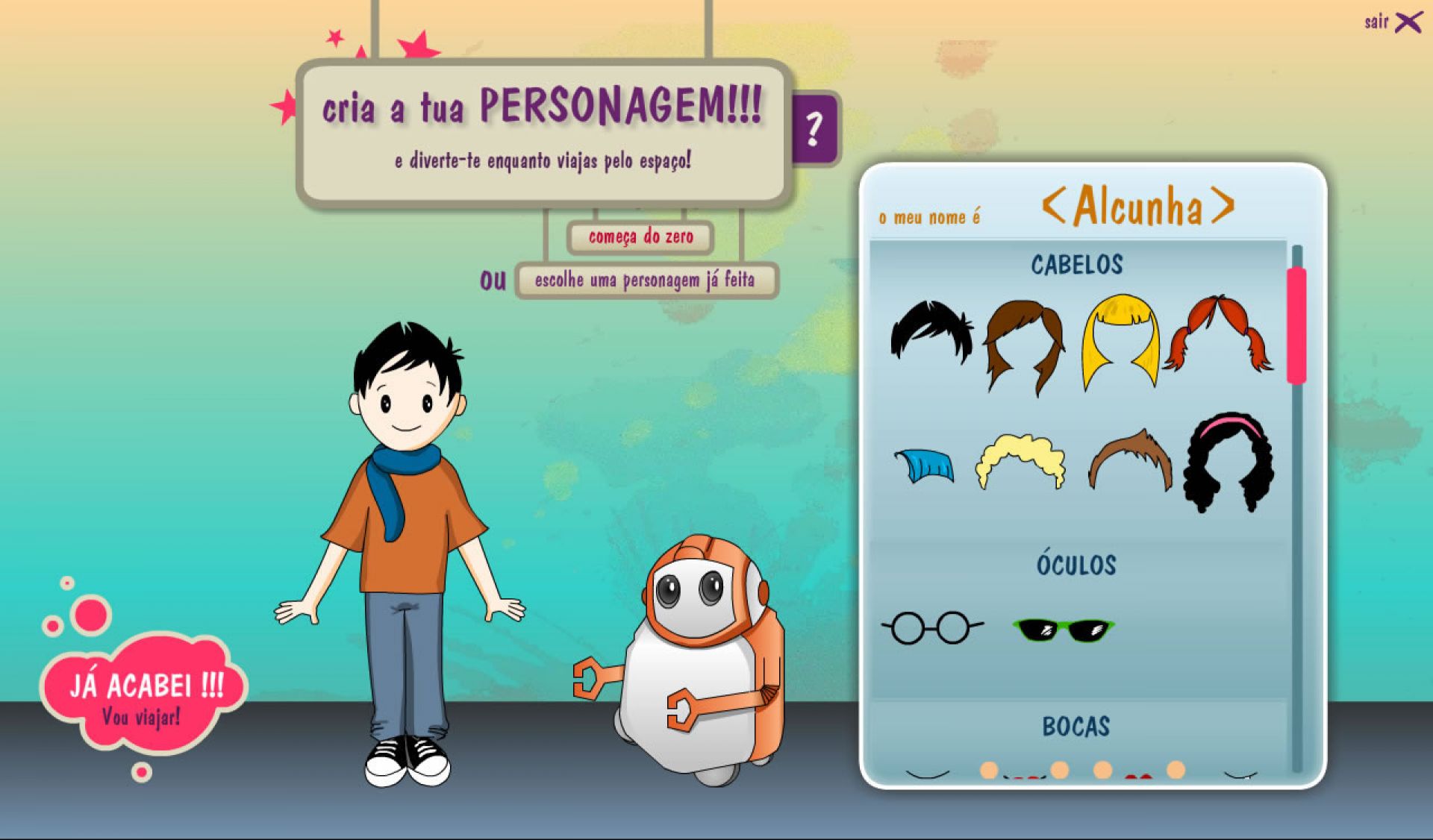
Task: Finish with the 'JÁ ACABEI !!!' bubble
Action: tap(146, 695)
